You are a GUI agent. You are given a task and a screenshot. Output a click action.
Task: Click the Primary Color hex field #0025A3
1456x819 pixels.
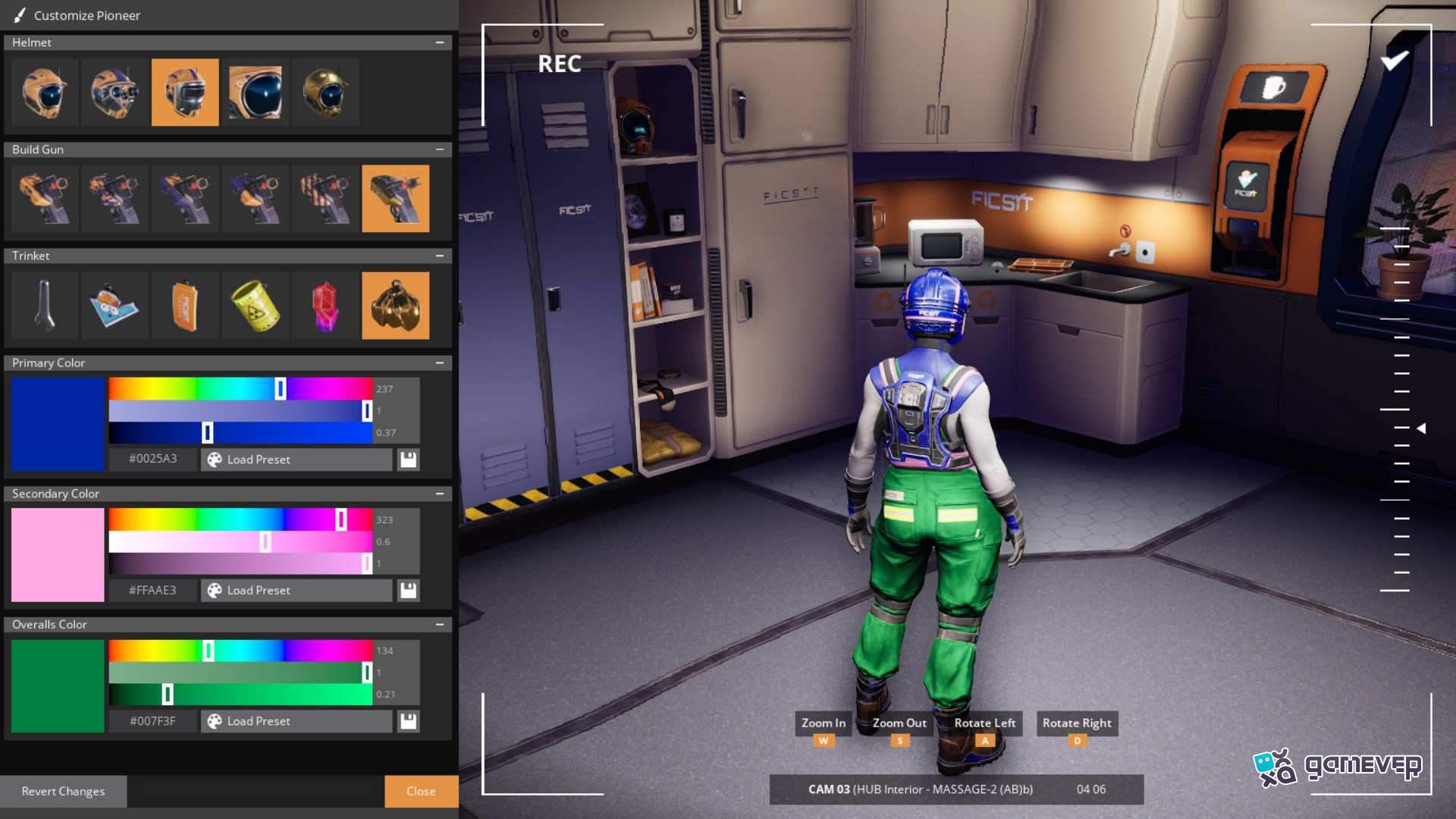[152, 459]
